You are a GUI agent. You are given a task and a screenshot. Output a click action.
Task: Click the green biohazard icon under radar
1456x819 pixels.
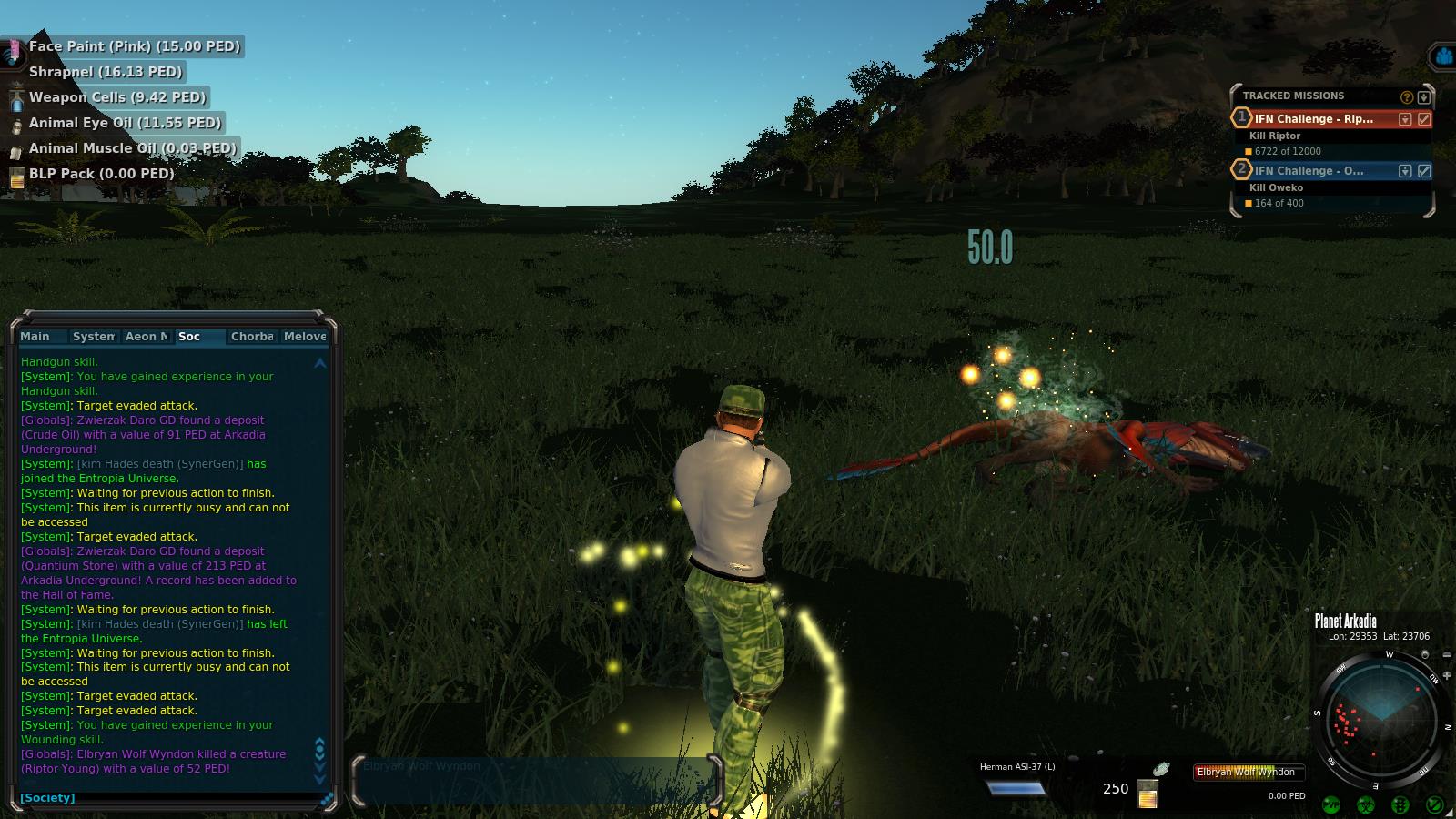coord(1366,804)
